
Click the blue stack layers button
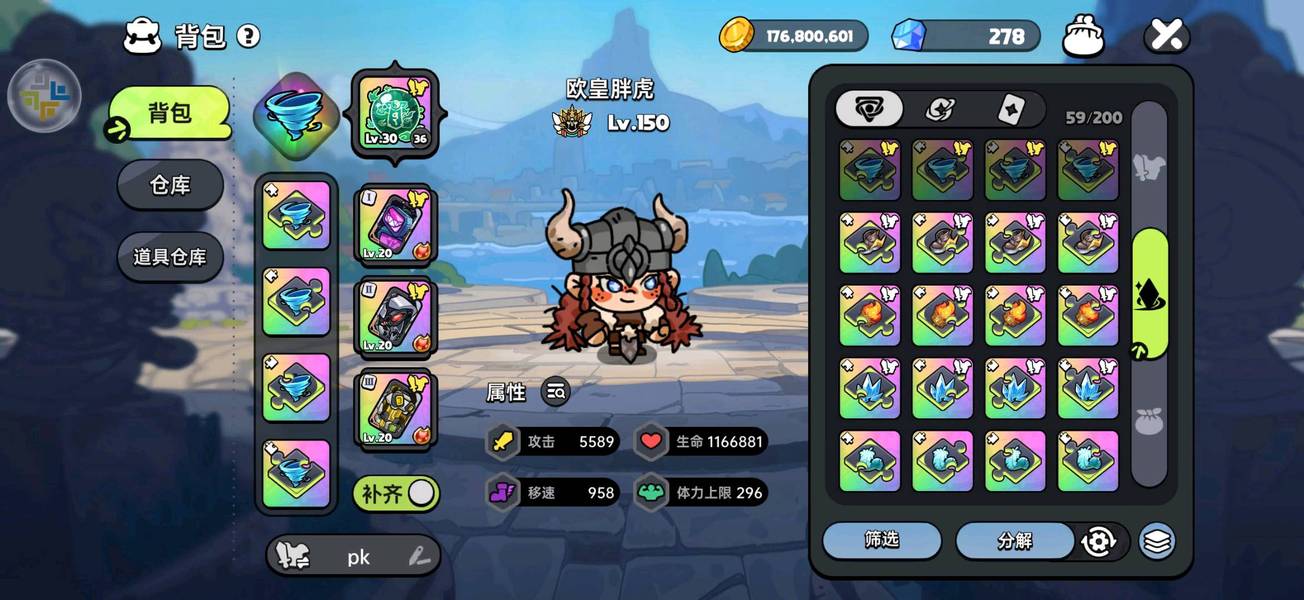click(1157, 541)
